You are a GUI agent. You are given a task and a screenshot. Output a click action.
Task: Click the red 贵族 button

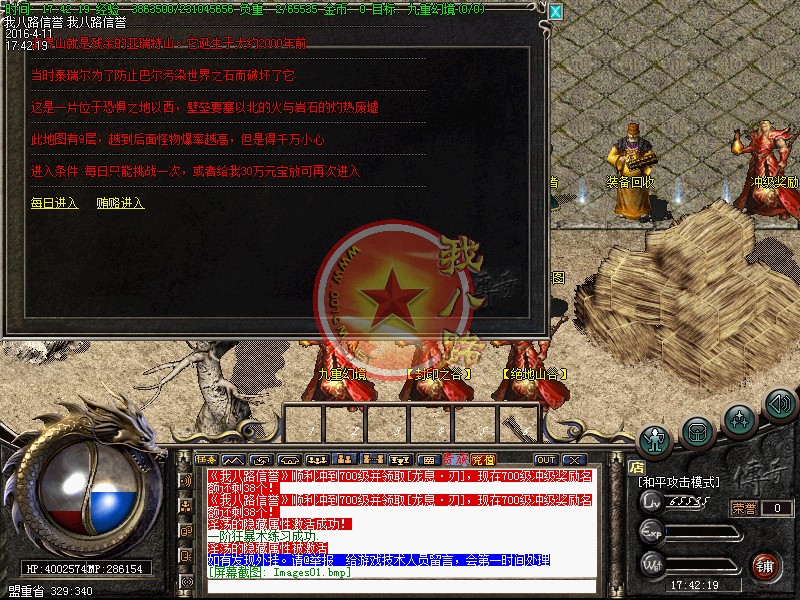(456, 460)
